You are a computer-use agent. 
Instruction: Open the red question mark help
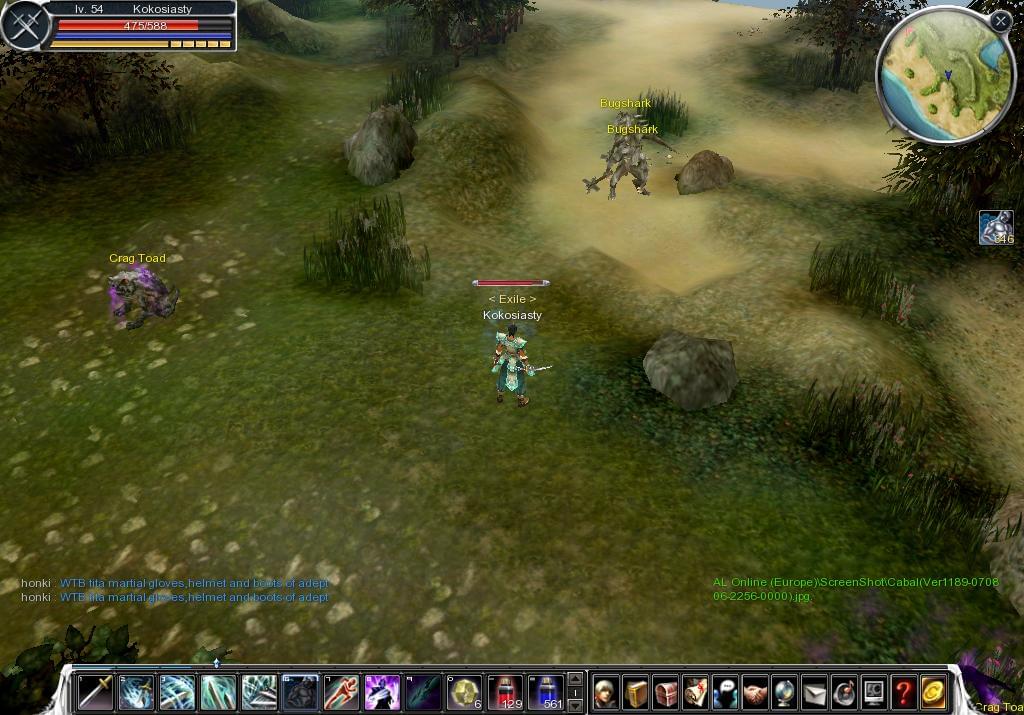(x=904, y=692)
